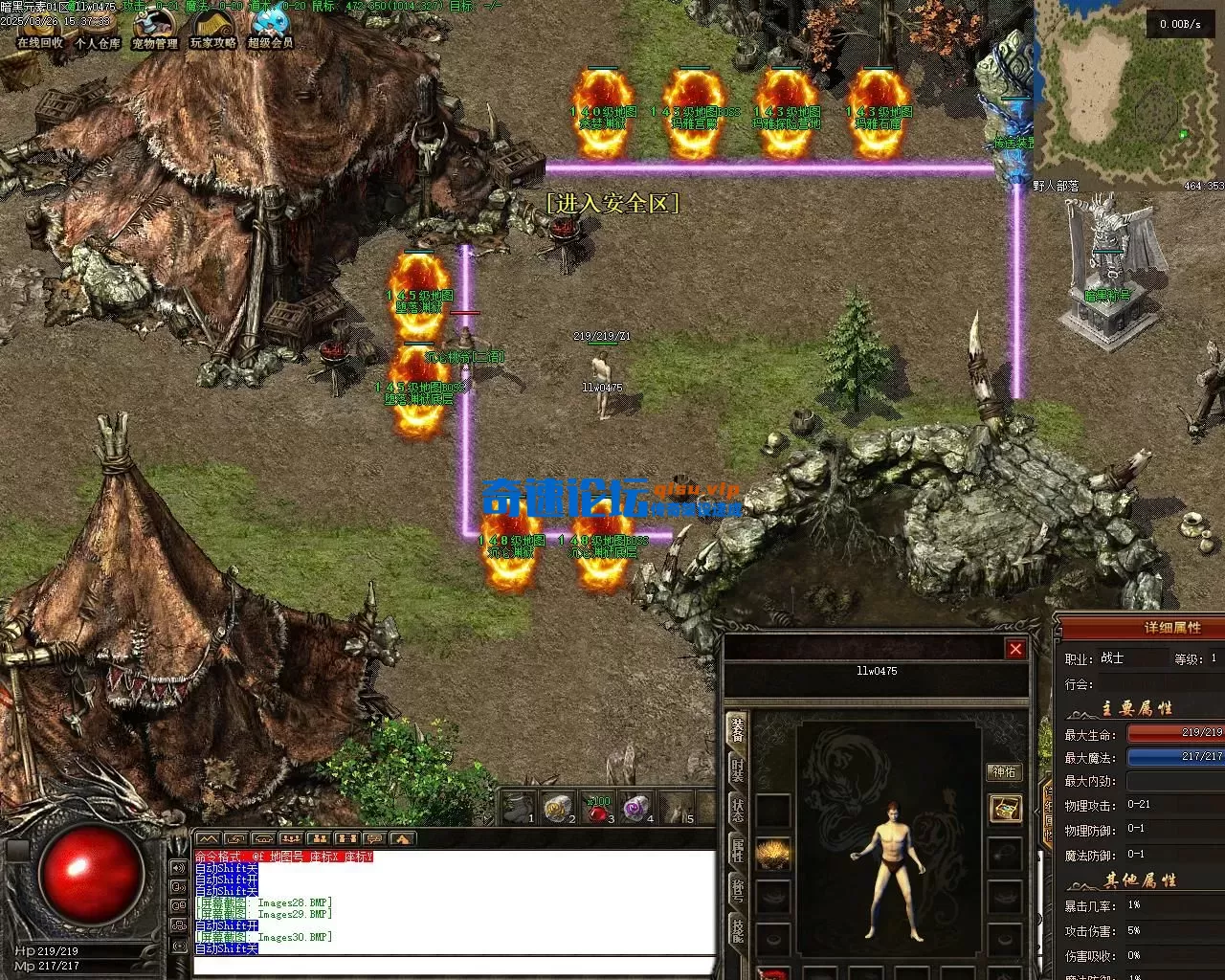The image size is (1225, 980).
Task: Close the character equipment panel
Action: 1015,649
